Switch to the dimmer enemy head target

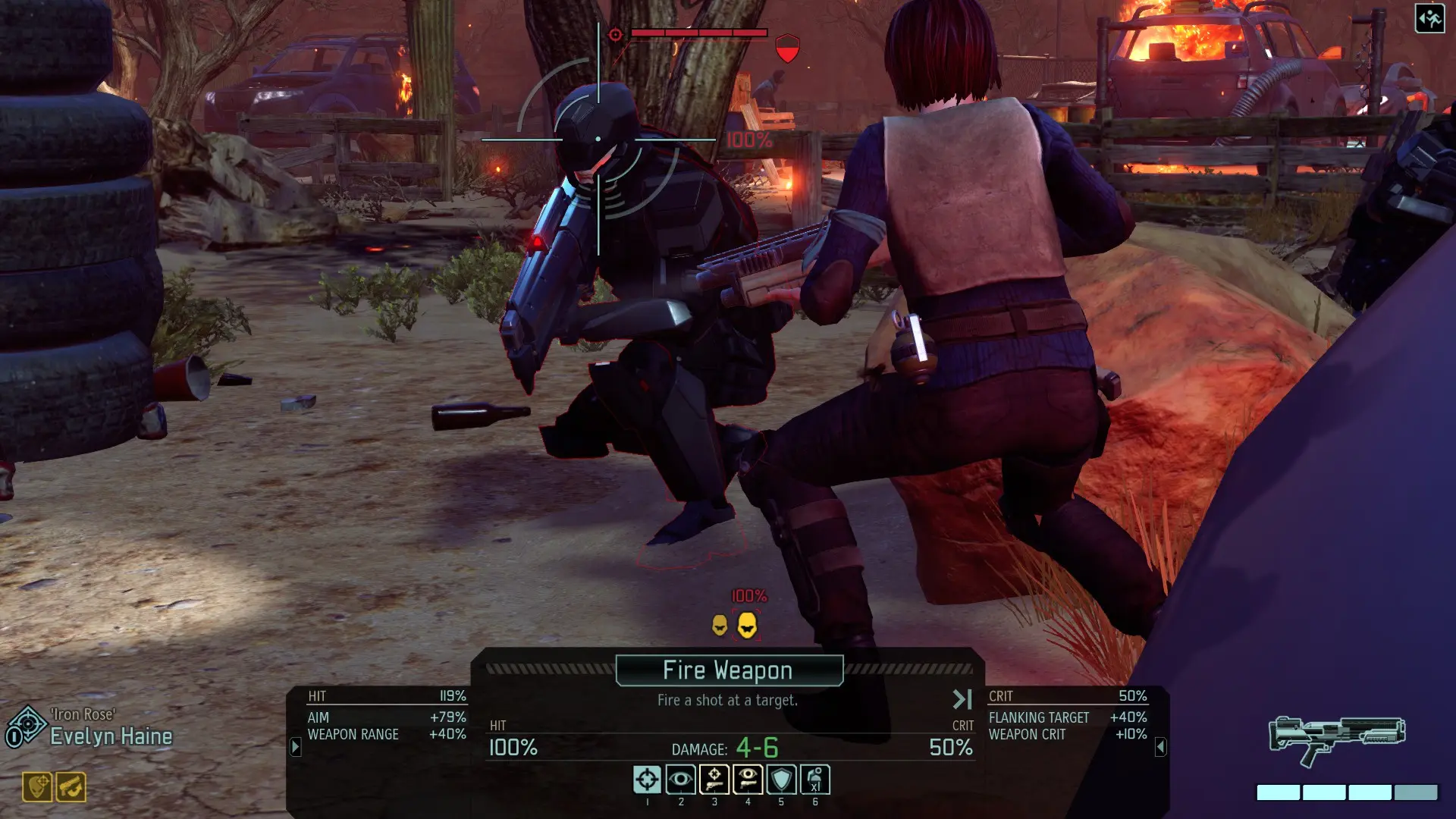720,626
